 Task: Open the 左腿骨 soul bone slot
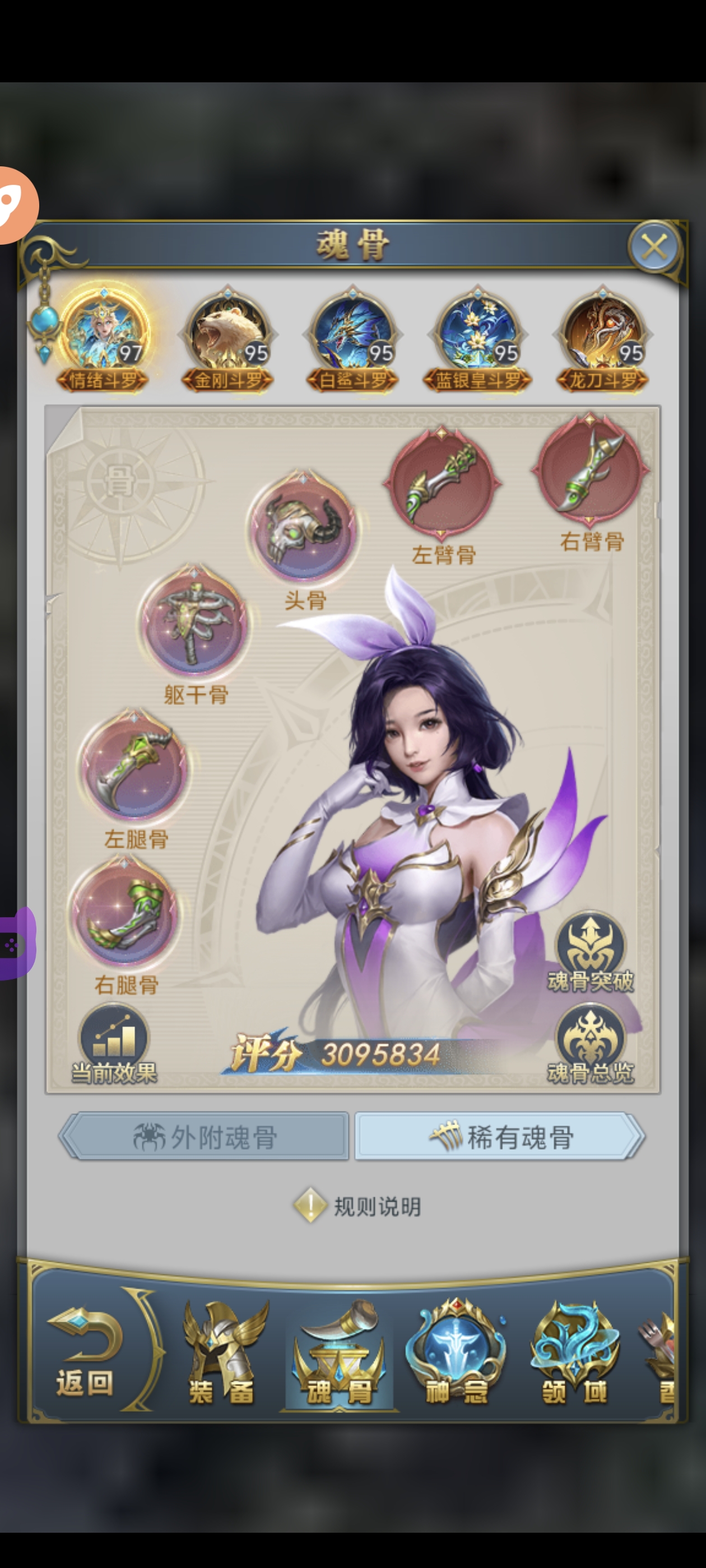[133, 767]
